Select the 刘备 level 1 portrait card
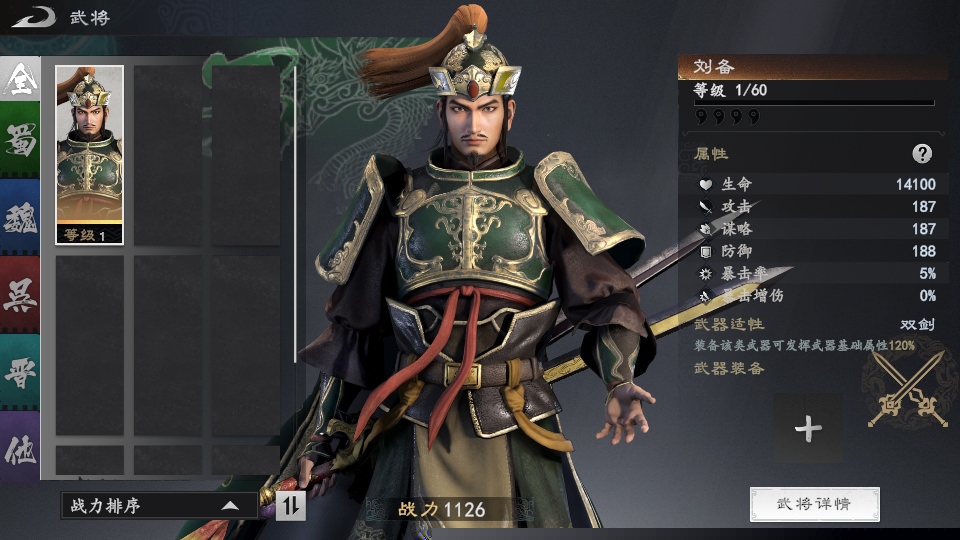The image size is (960, 540). 90,155
